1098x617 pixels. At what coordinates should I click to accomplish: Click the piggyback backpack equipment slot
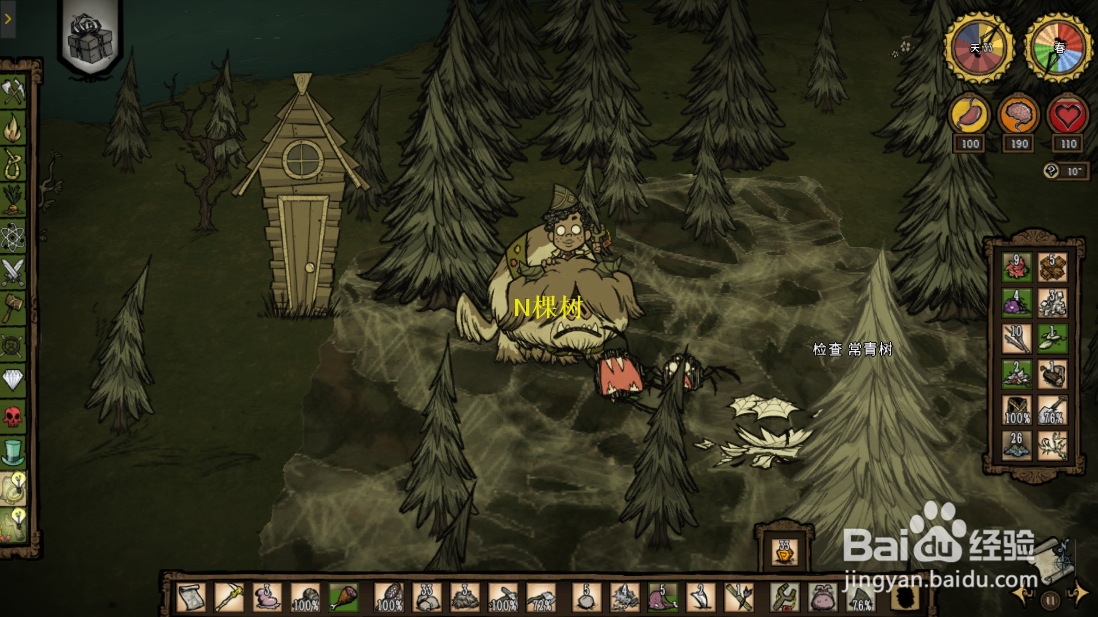click(x=822, y=597)
